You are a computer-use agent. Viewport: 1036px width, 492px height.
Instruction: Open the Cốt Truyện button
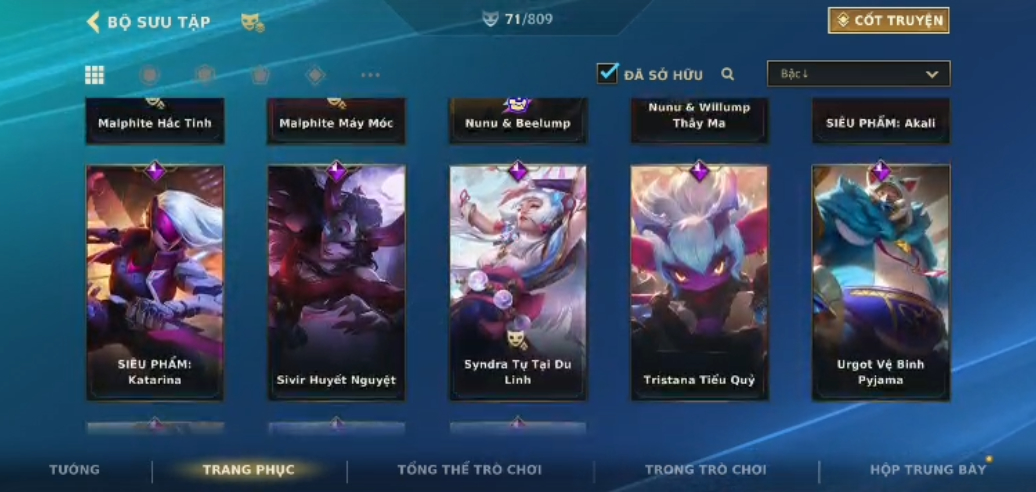click(x=888, y=20)
